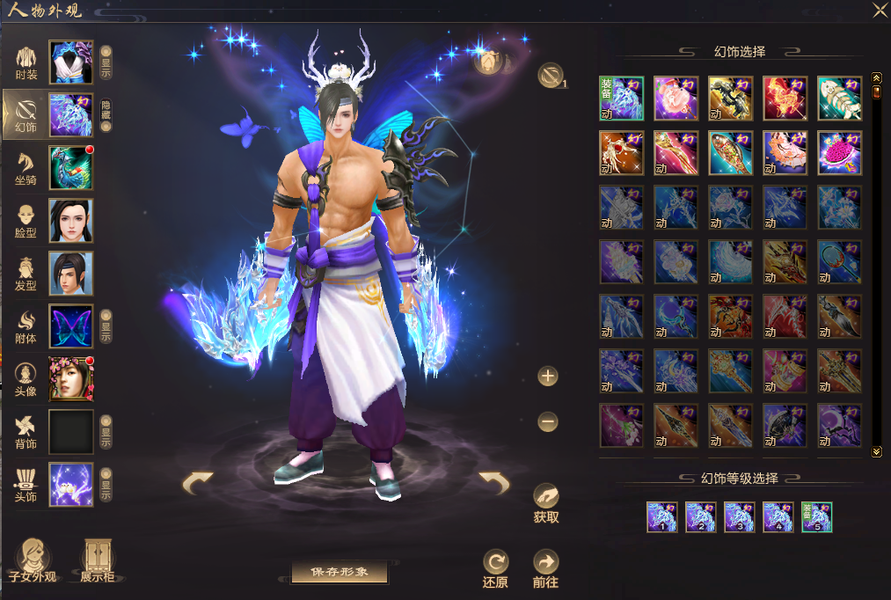Open the 展示柜 display cabinet
This screenshot has width=891, height=600.
[96, 561]
